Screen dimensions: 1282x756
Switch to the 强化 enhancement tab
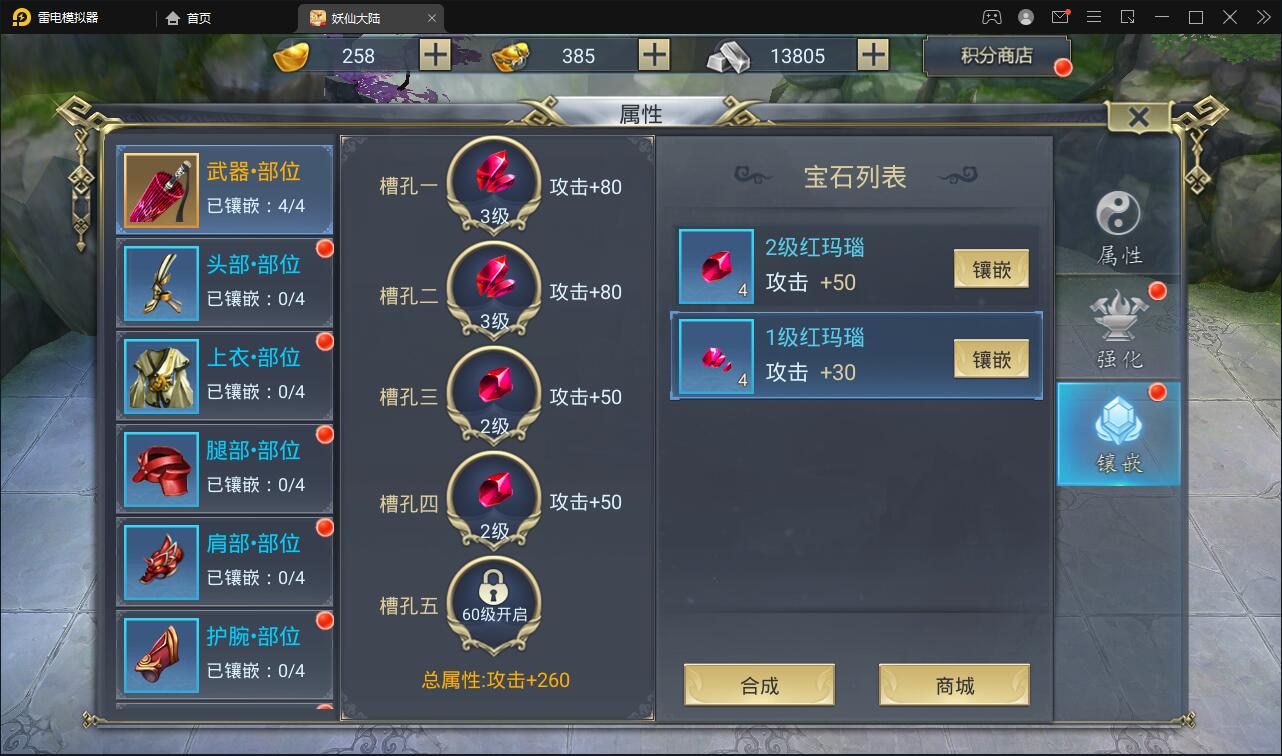pyautogui.click(x=1118, y=322)
